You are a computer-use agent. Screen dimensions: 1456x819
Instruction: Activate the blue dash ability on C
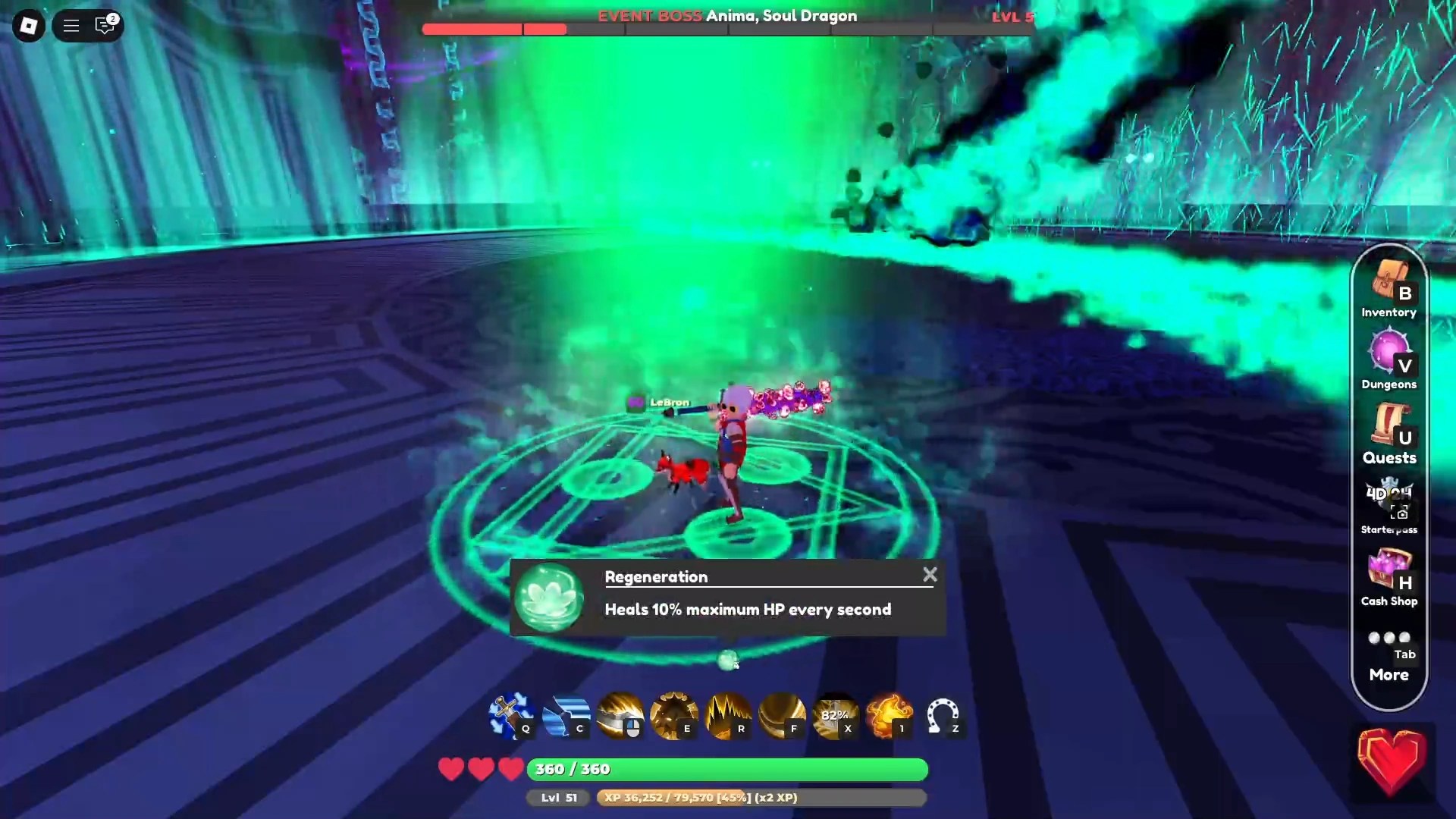point(566,717)
